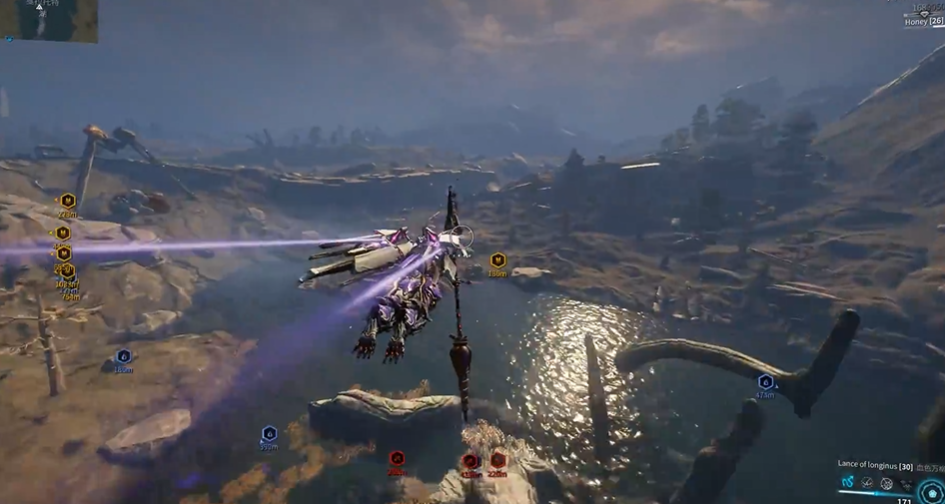Activate the blue serpent-arrow ability icon

(x=848, y=482)
